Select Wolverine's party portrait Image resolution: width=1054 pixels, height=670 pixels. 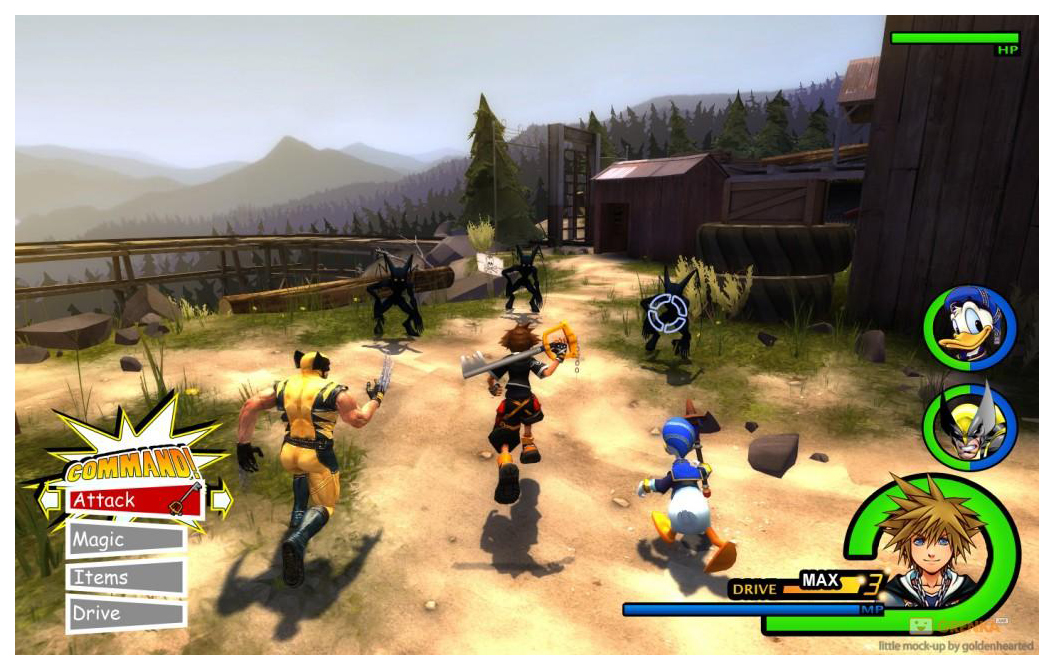pos(968,427)
